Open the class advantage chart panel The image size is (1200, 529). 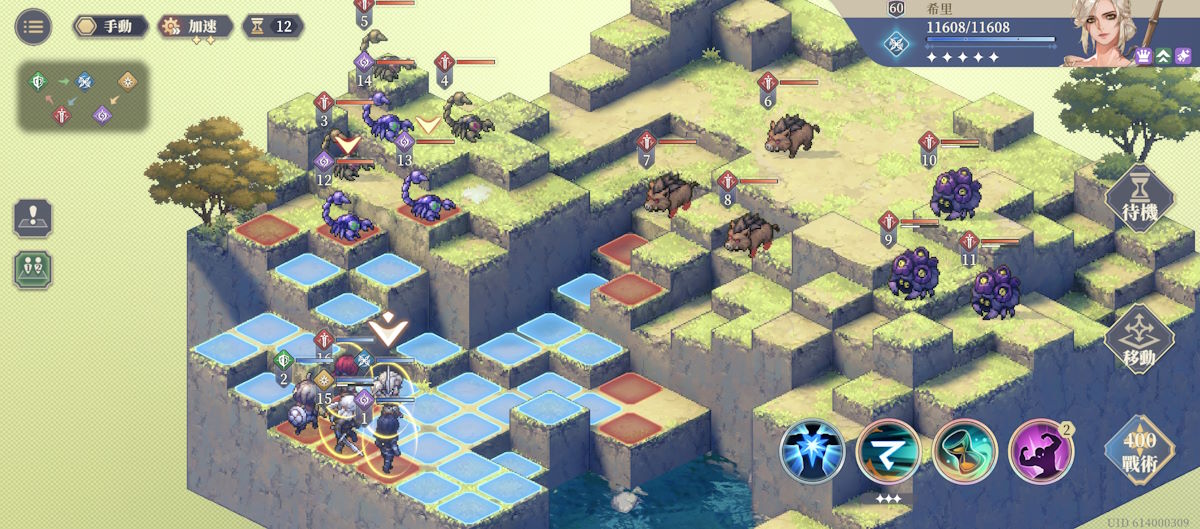coord(83,96)
